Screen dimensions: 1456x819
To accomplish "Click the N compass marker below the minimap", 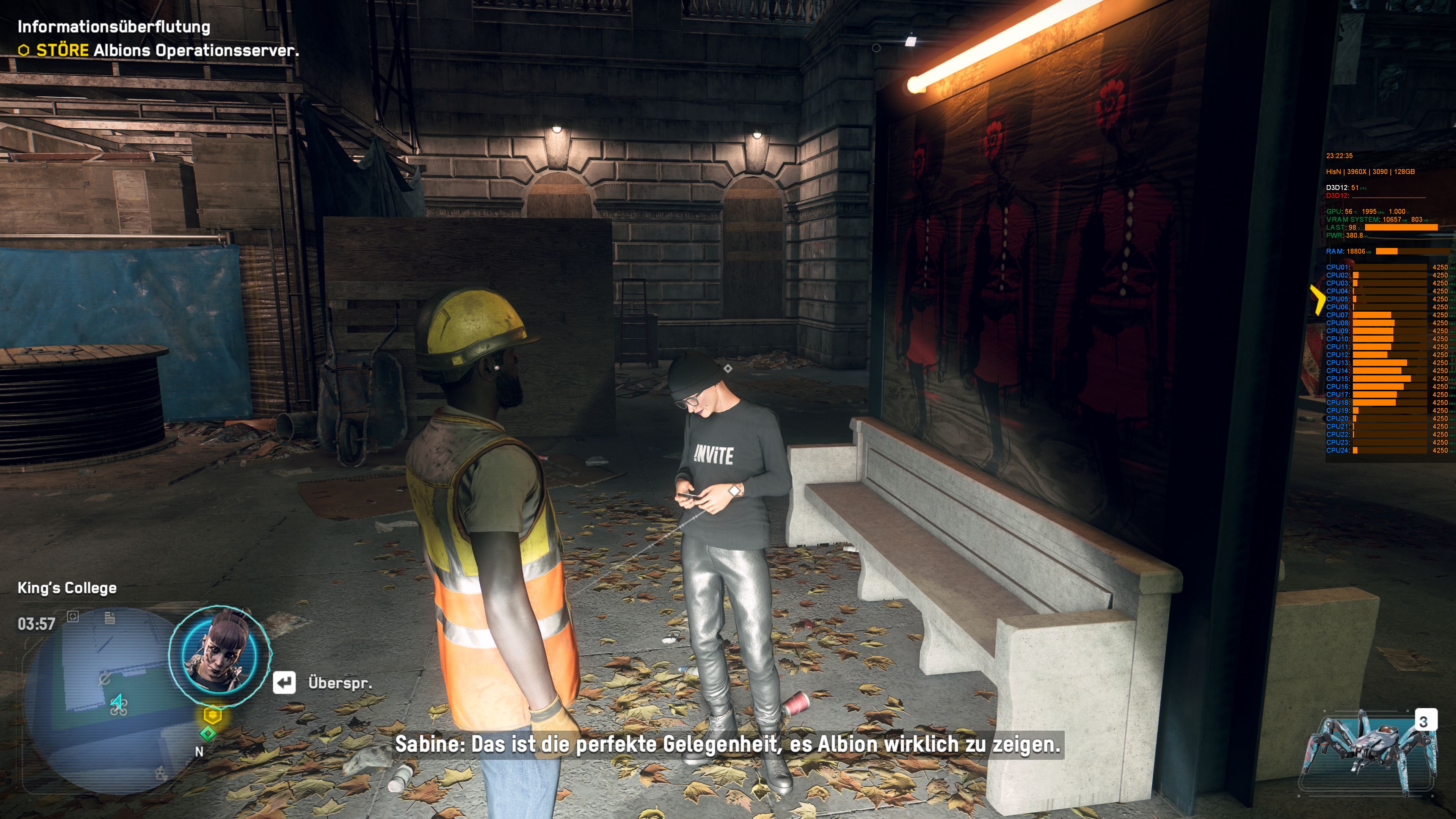I will (x=199, y=752).
